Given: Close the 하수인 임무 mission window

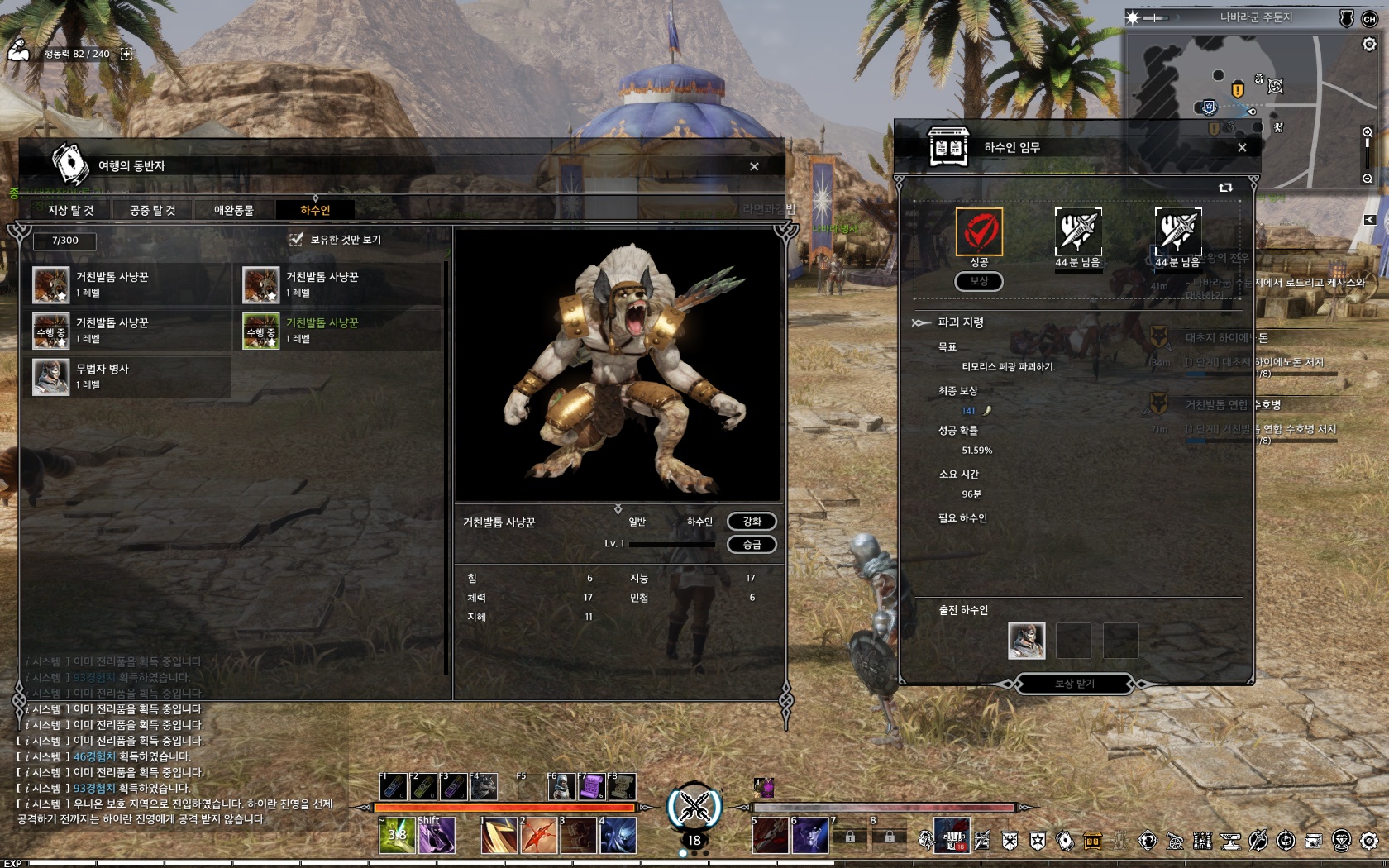Looking at the screenshot, I should (1242, 147).
